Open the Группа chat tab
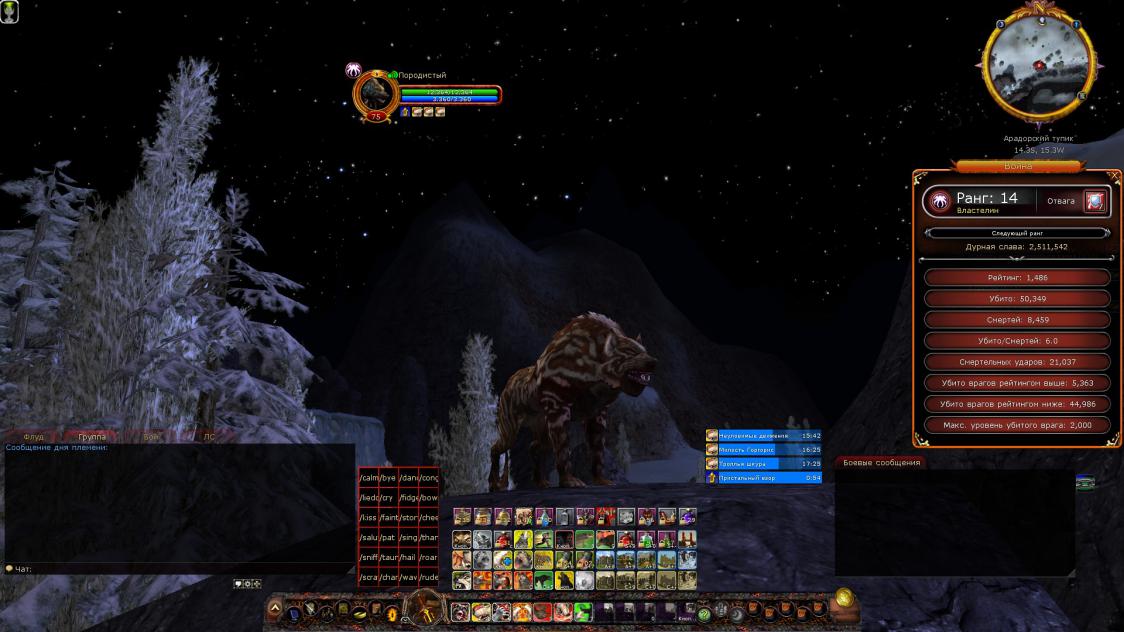1124x632 pixels. point(91,437)
